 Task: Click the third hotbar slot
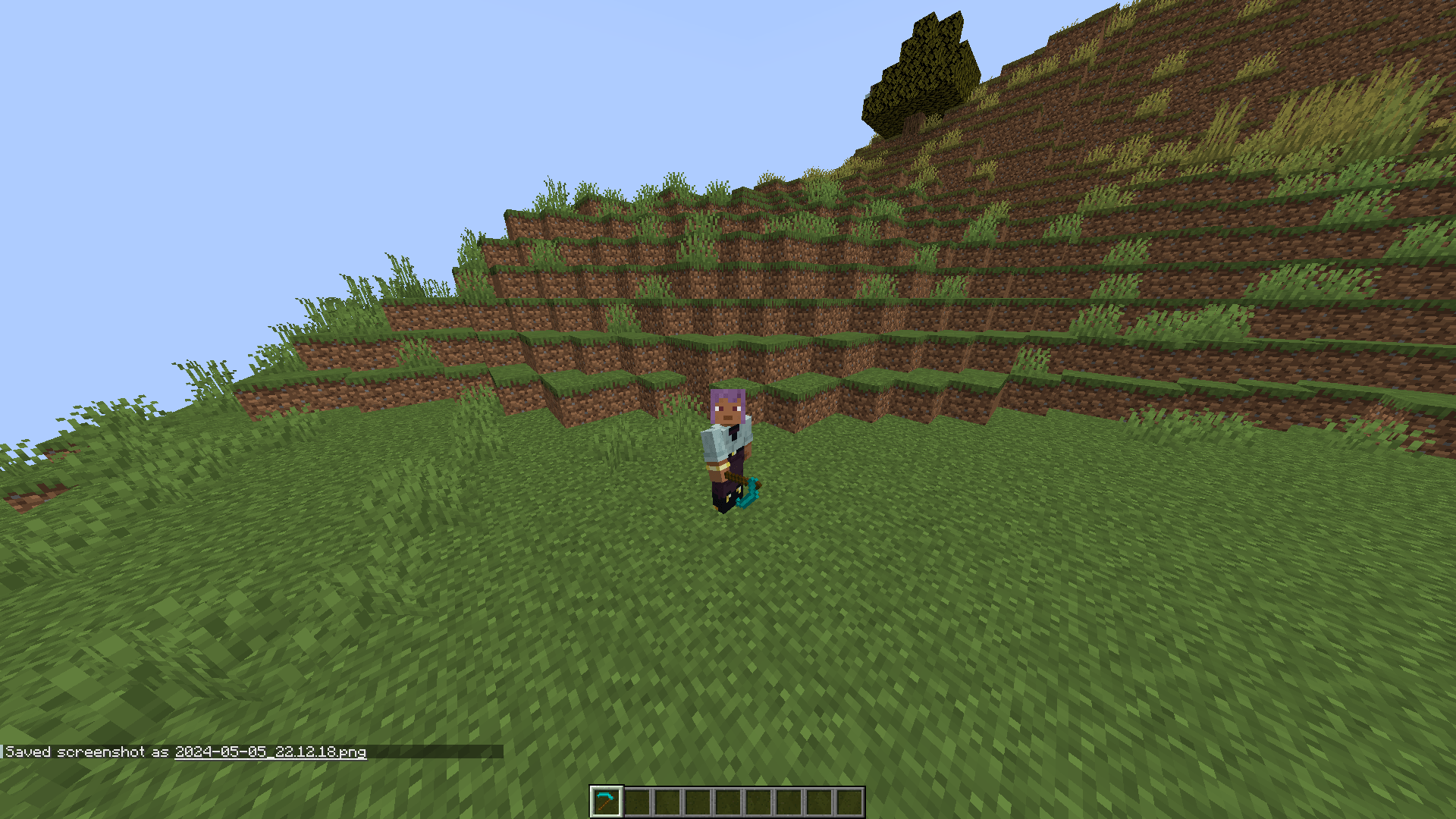tap(667, 802)
